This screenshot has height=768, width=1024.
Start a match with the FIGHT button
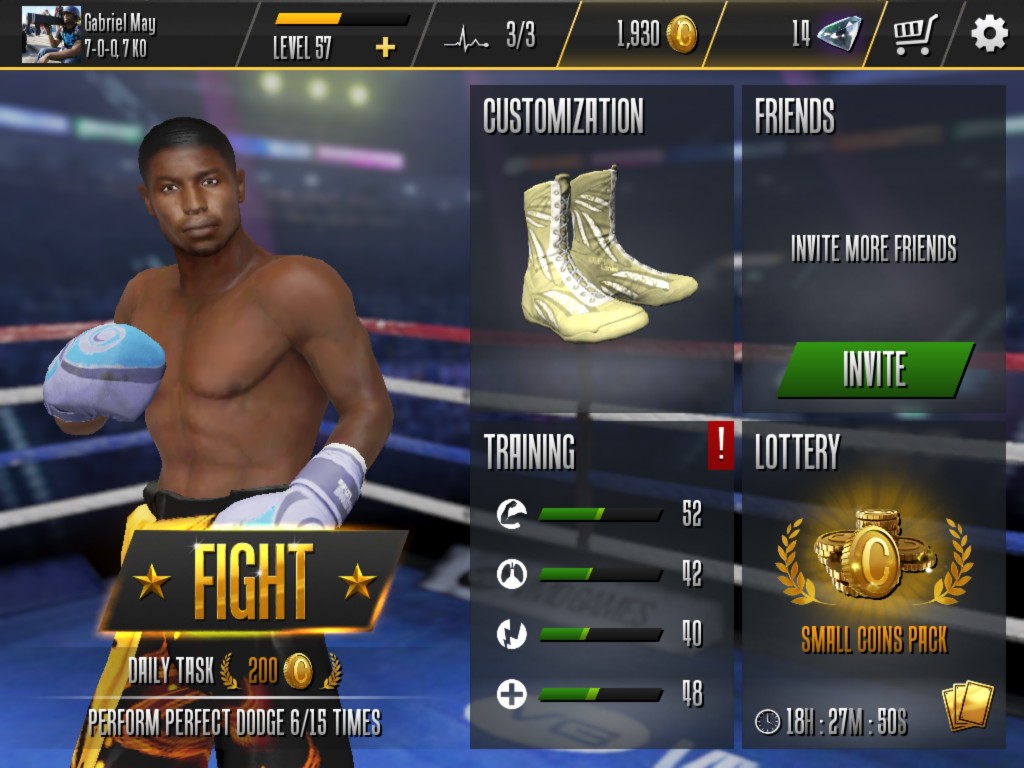pos(254,581)
